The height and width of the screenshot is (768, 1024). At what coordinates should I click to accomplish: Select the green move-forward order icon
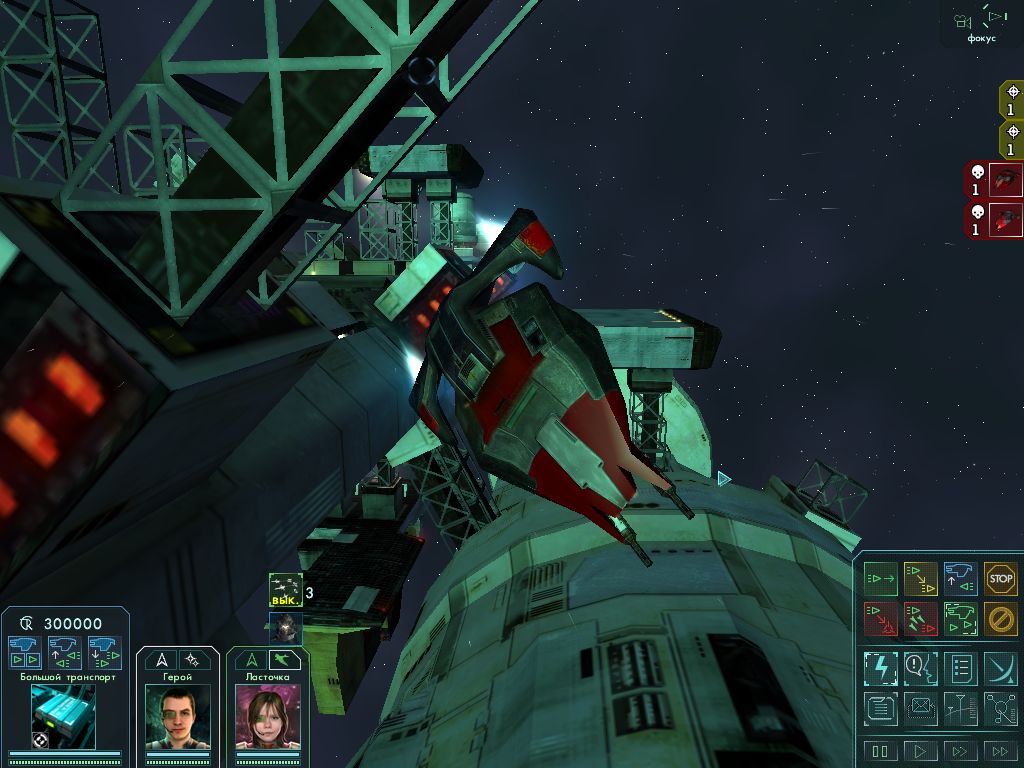click(x=879, y=578)
